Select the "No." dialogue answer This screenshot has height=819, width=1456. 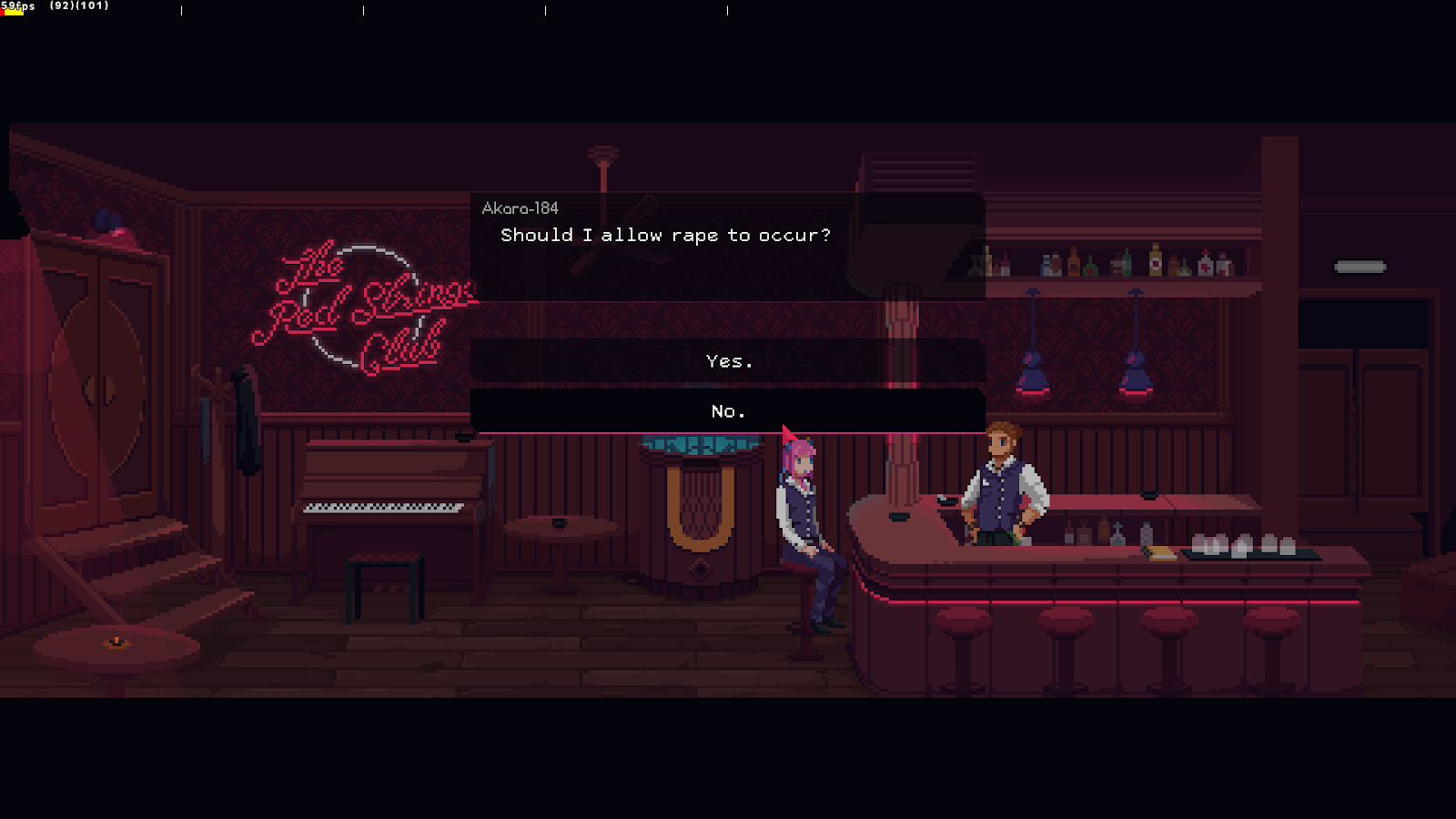tap(728, 411)
